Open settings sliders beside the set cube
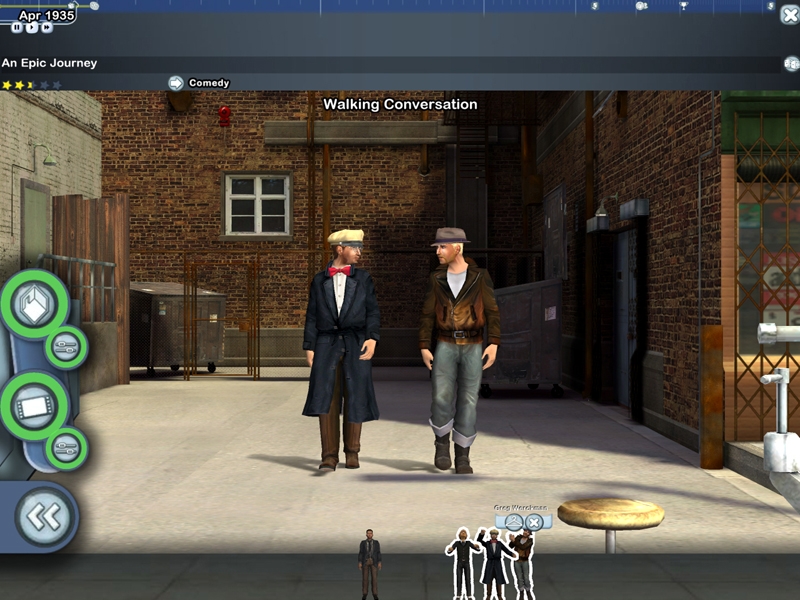 click(x=67, y=347)
